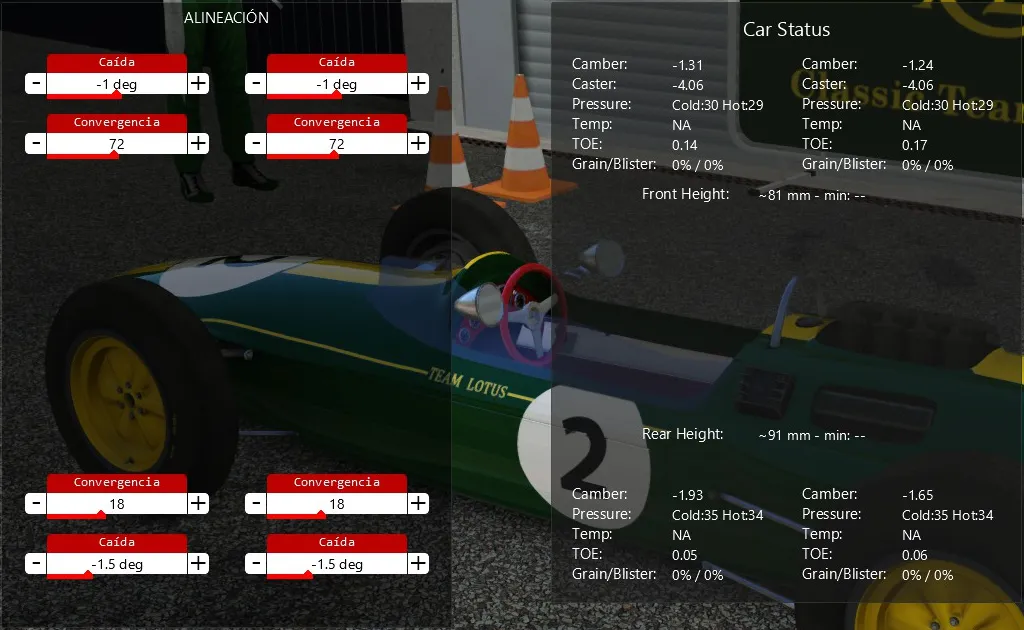
Task: Increase front-right wheel Caída value
Action: (418, 84)
